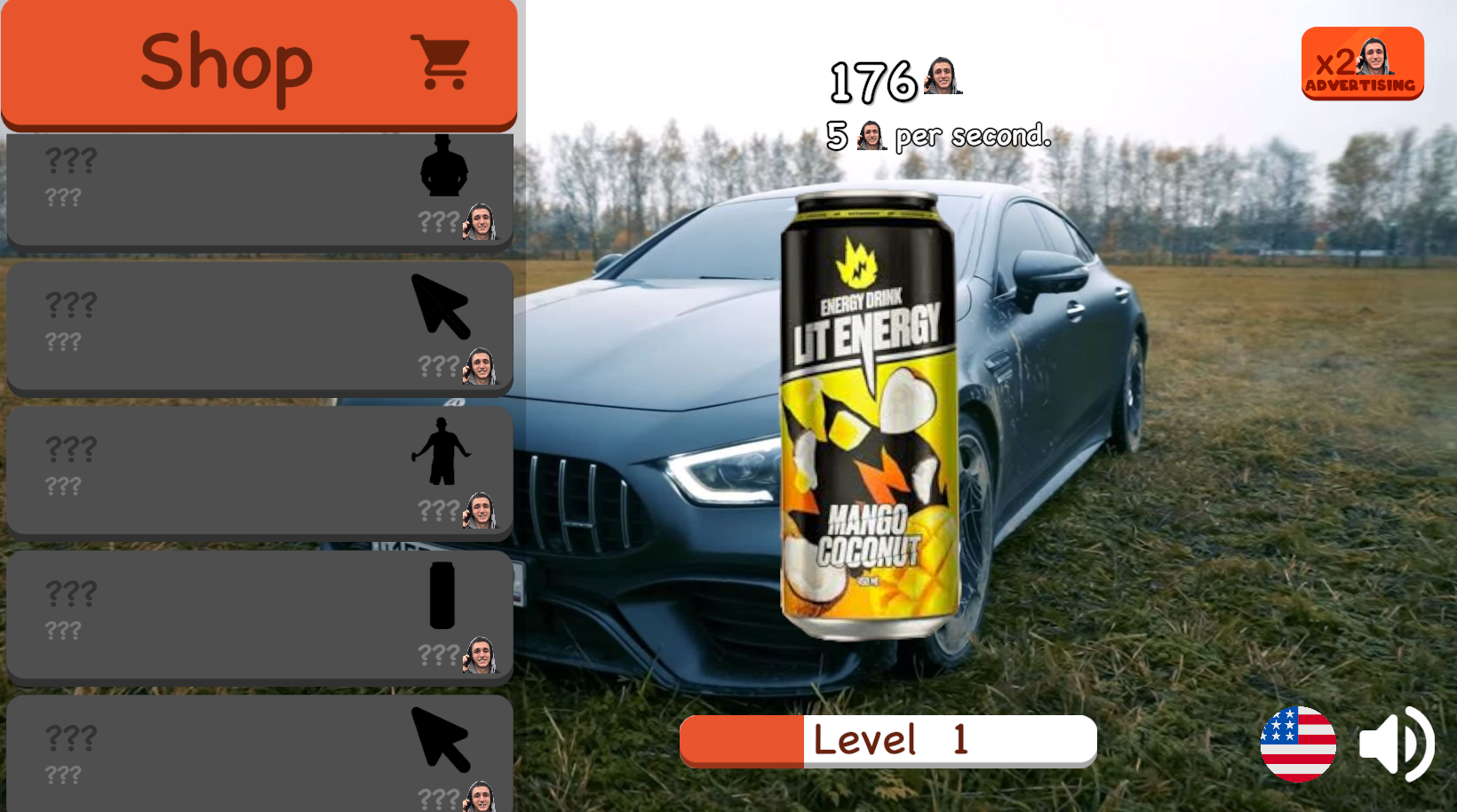The image size is (1457, 812).
Task: Click the face icon next to the 176 counter
Action: coord(942,78)
